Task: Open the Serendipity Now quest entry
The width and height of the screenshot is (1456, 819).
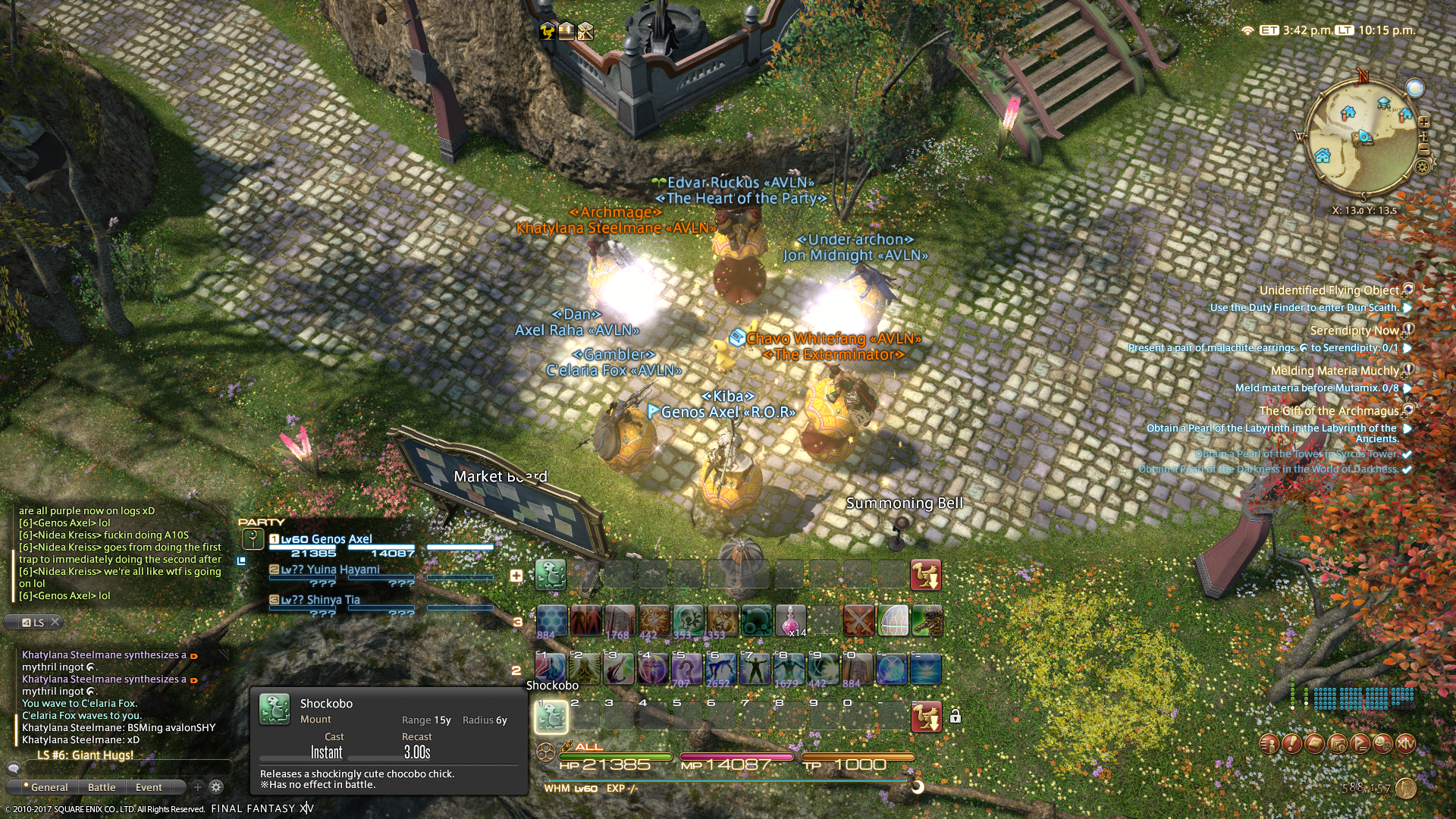Action: point(1354,331)
